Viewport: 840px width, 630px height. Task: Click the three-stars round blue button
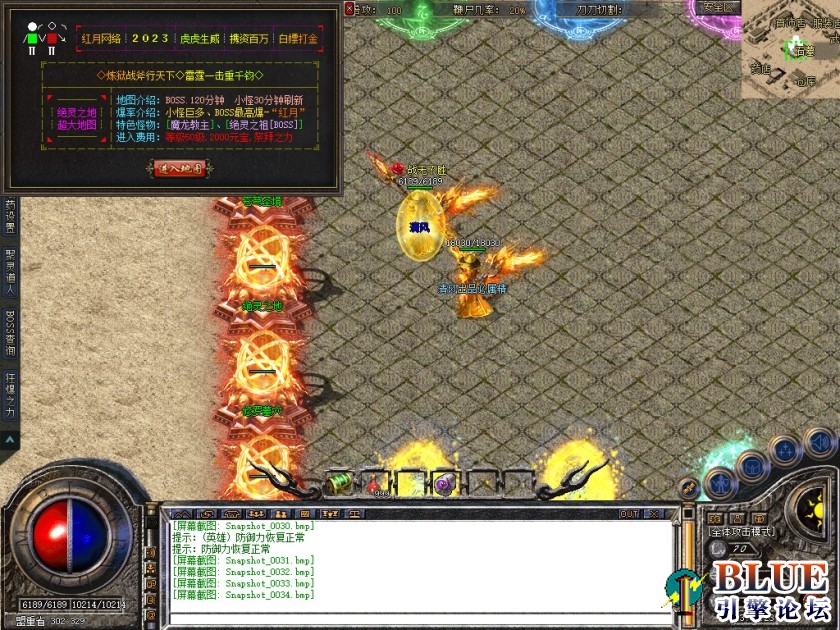click(785, 450)
